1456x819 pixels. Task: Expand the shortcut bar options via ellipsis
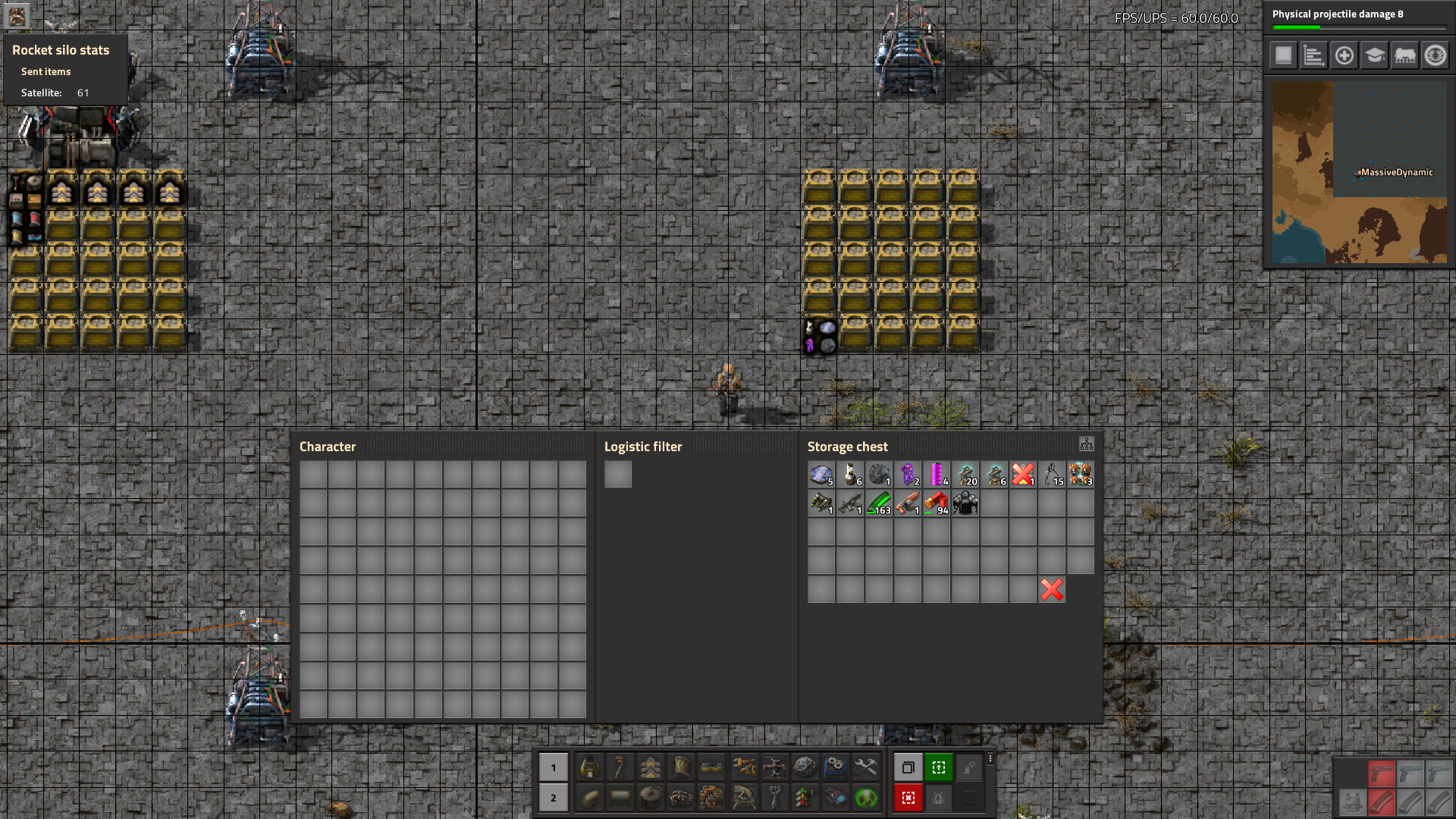click(990, 758)
